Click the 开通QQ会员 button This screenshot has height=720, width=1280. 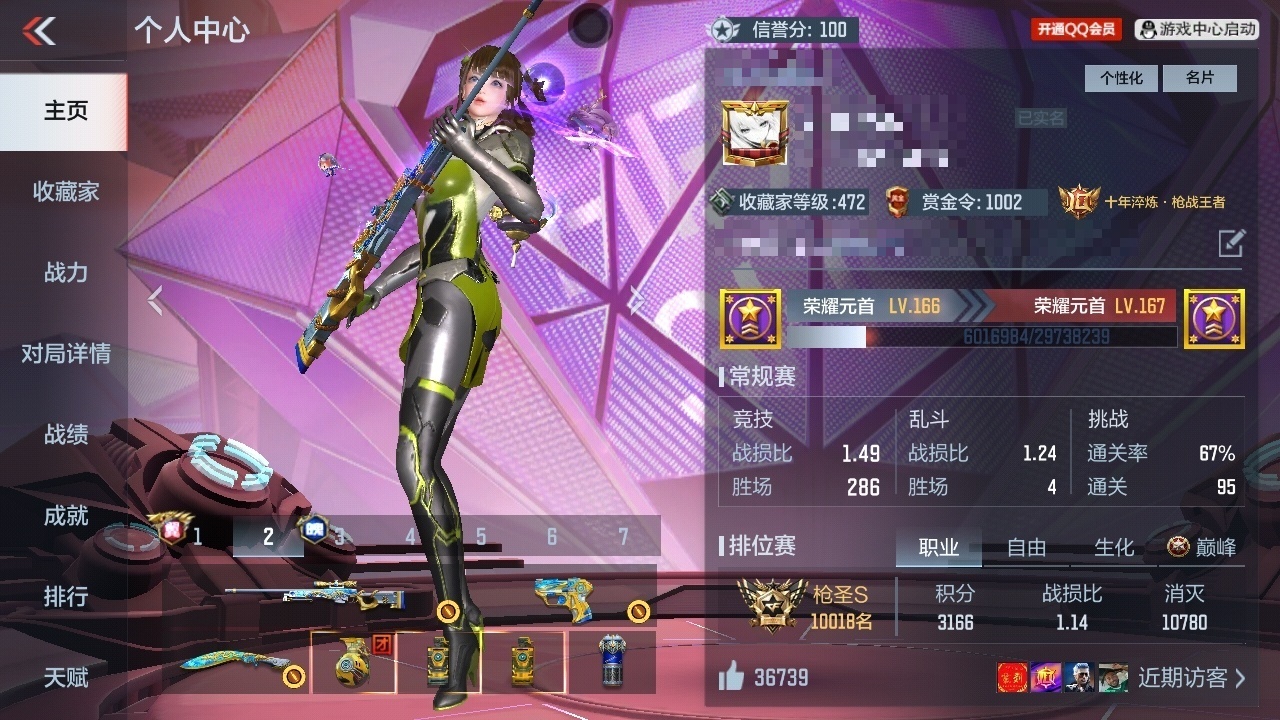tap(1077, 29)
